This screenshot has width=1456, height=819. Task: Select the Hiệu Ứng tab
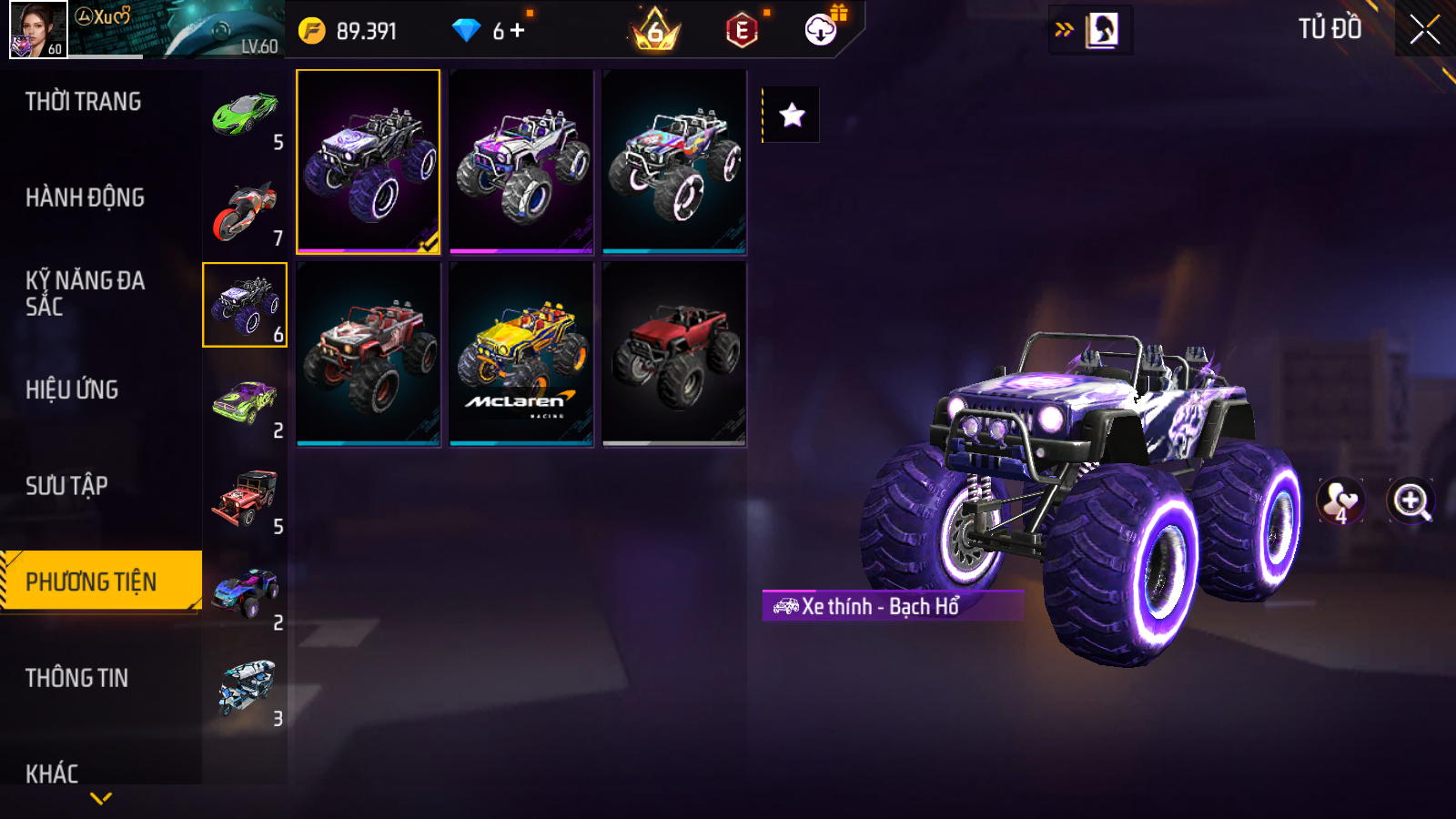pyautogui.click(x=73, y=389)
